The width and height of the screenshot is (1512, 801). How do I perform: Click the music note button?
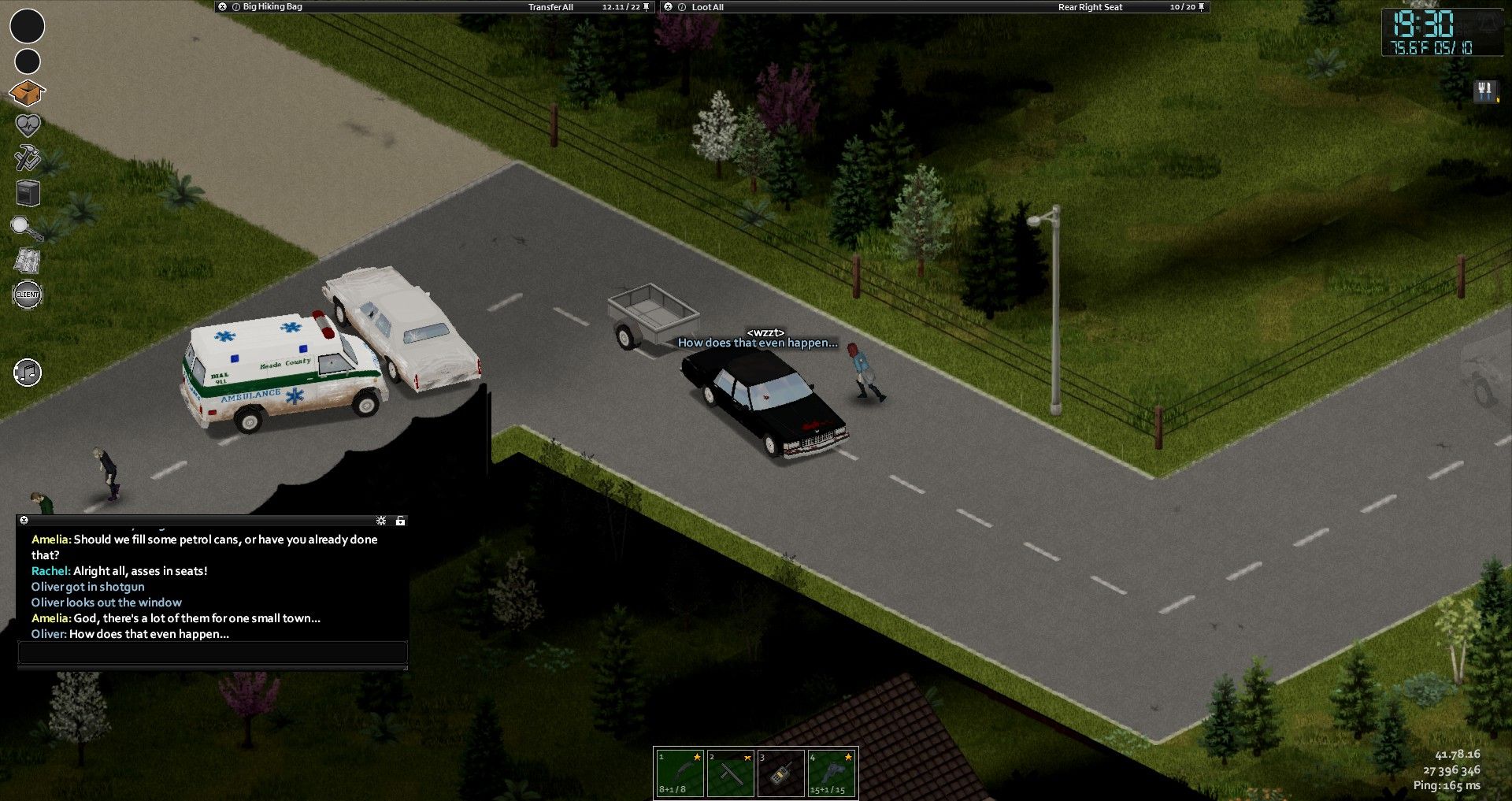(x=28, y=373)
